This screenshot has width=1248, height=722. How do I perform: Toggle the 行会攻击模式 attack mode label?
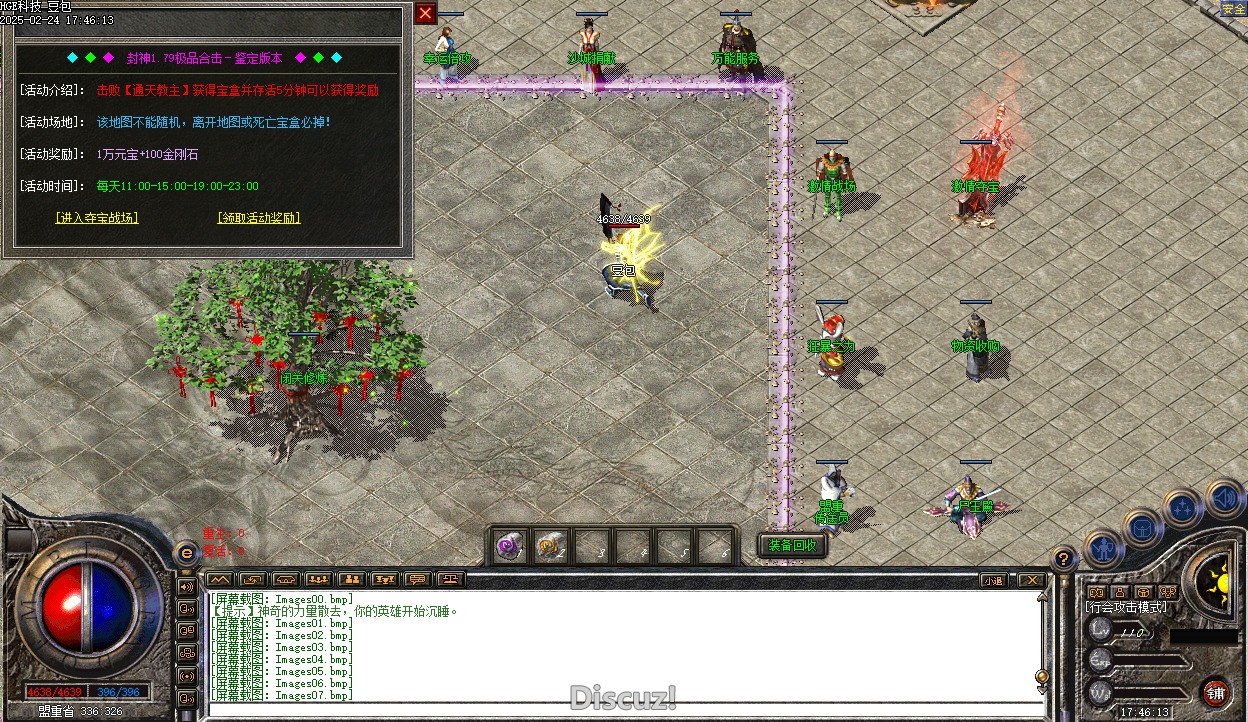pos(1125,607)
